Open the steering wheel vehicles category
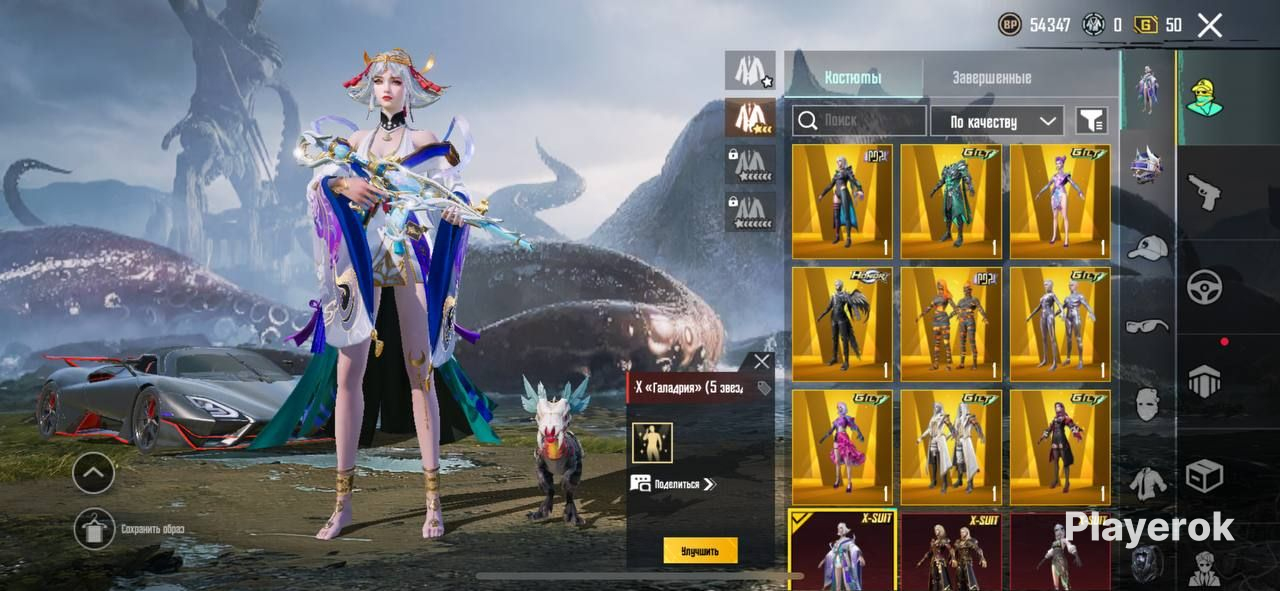The height and width of the screenshot is (591, 1280). (1204, 287)
